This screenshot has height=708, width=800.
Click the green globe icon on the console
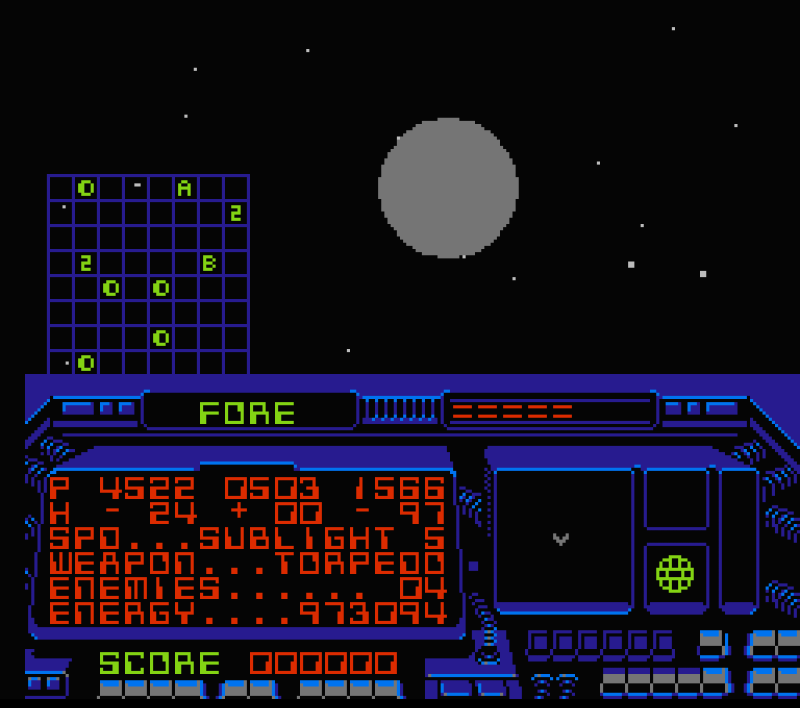tap(675, 574)
